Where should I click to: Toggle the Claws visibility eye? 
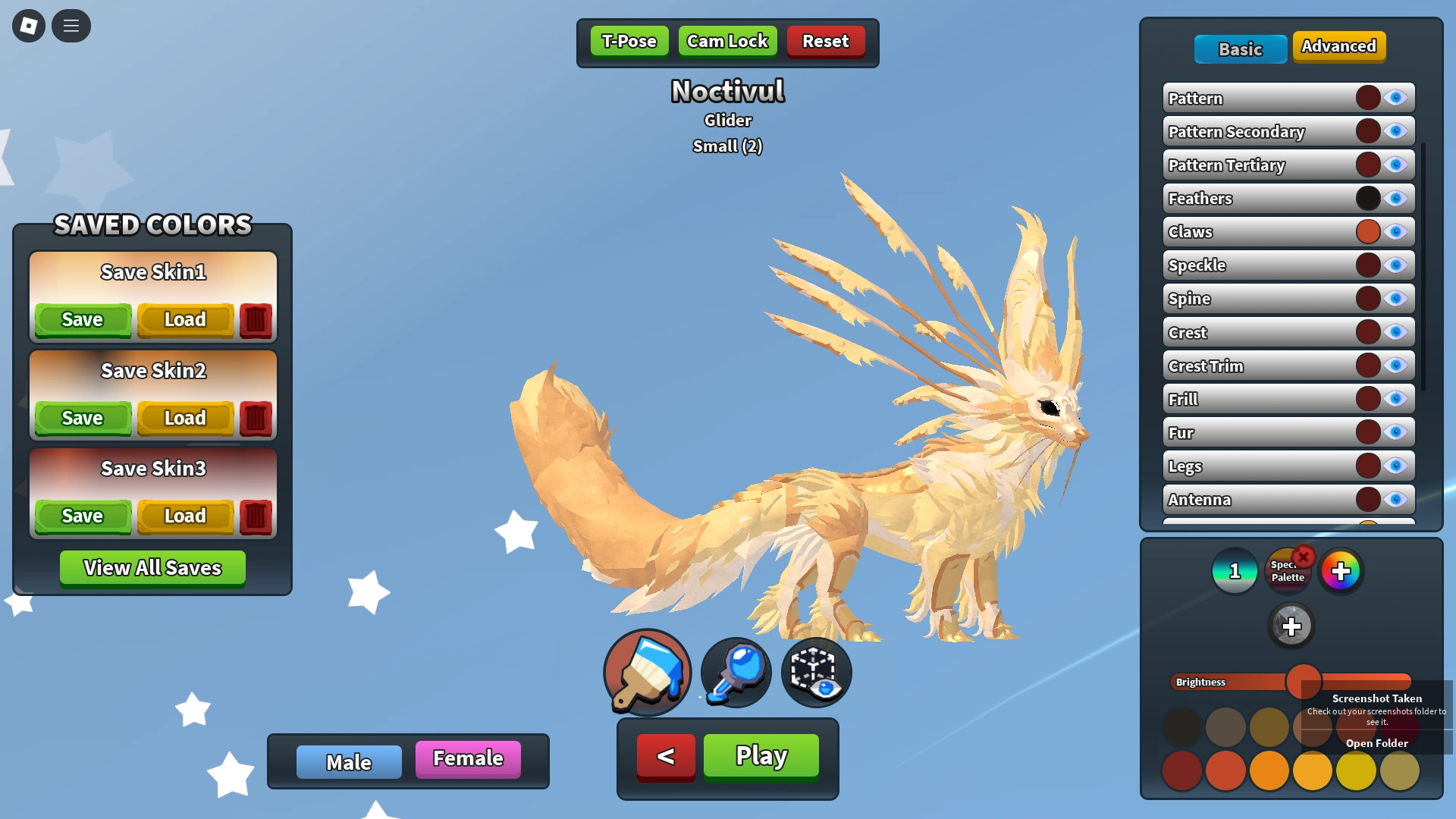1396,231
